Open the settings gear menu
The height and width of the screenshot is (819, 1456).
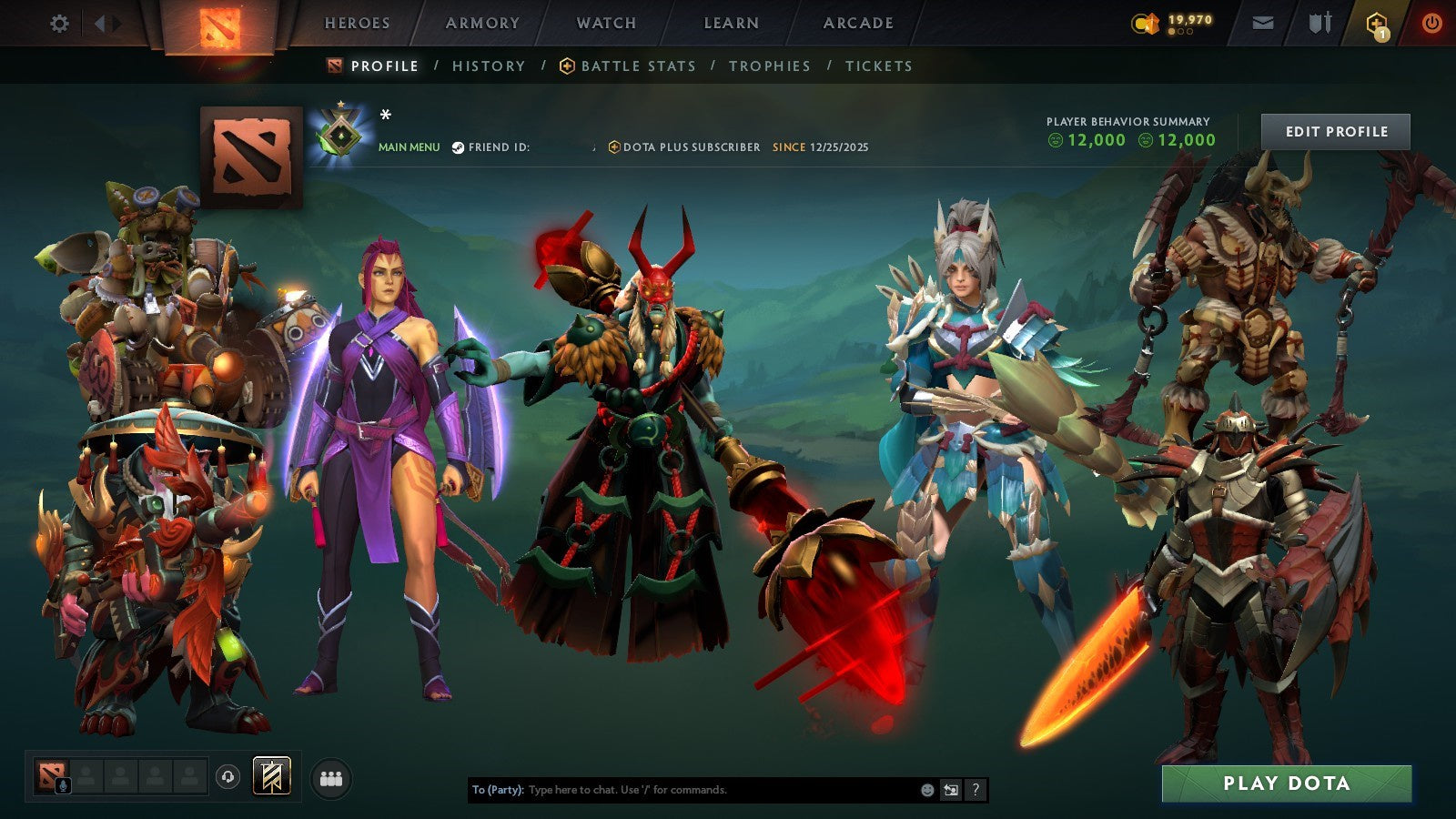click(59, 24)
